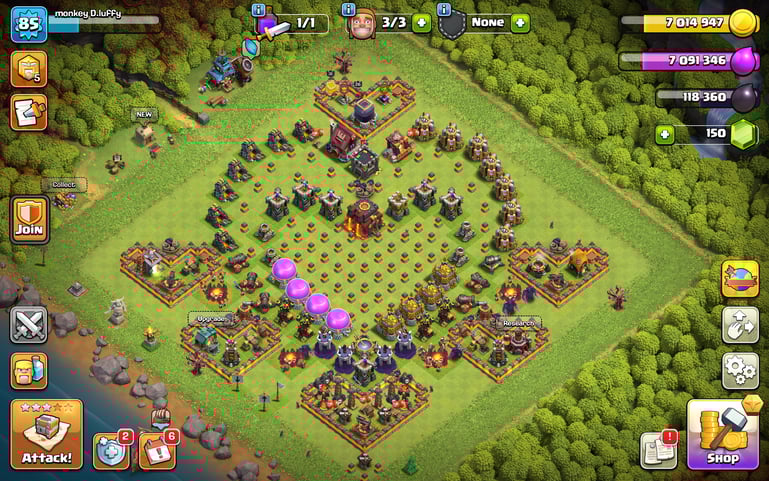Viewport: 769px width, 481px height.
Task: Open the village layout editor hand icon
Action: 740,325
